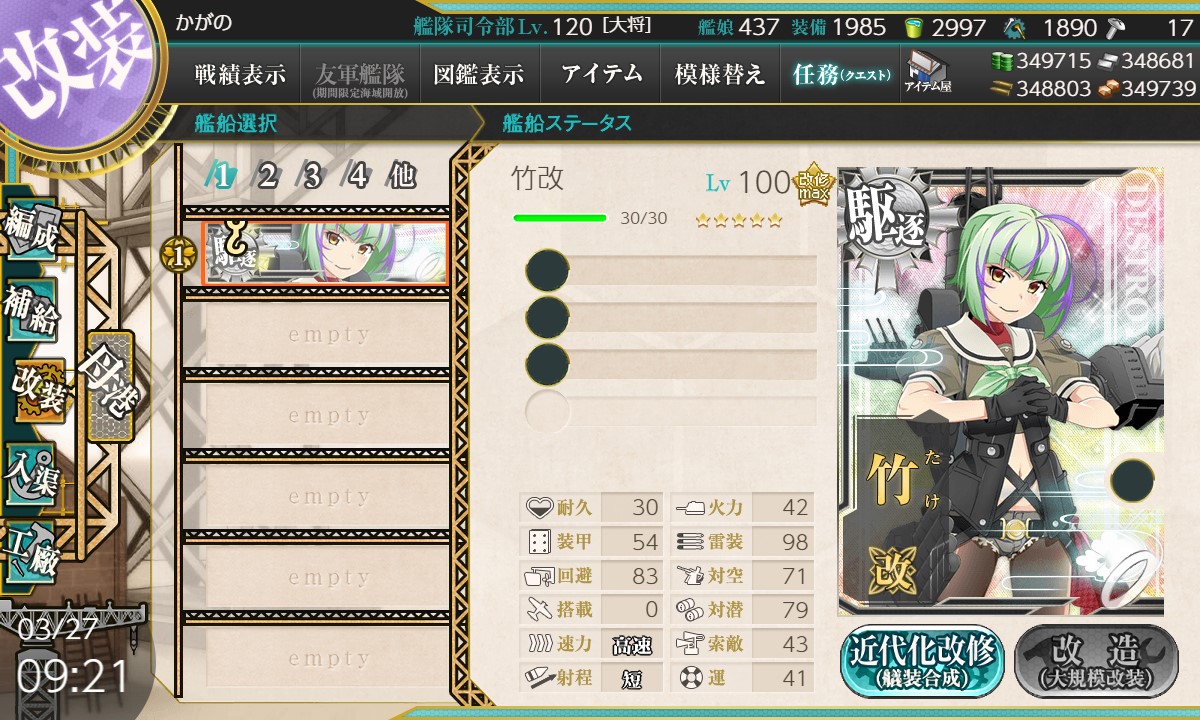Go to 編成 fleet composition
The image size is (1200, 720).
(32, 232)
